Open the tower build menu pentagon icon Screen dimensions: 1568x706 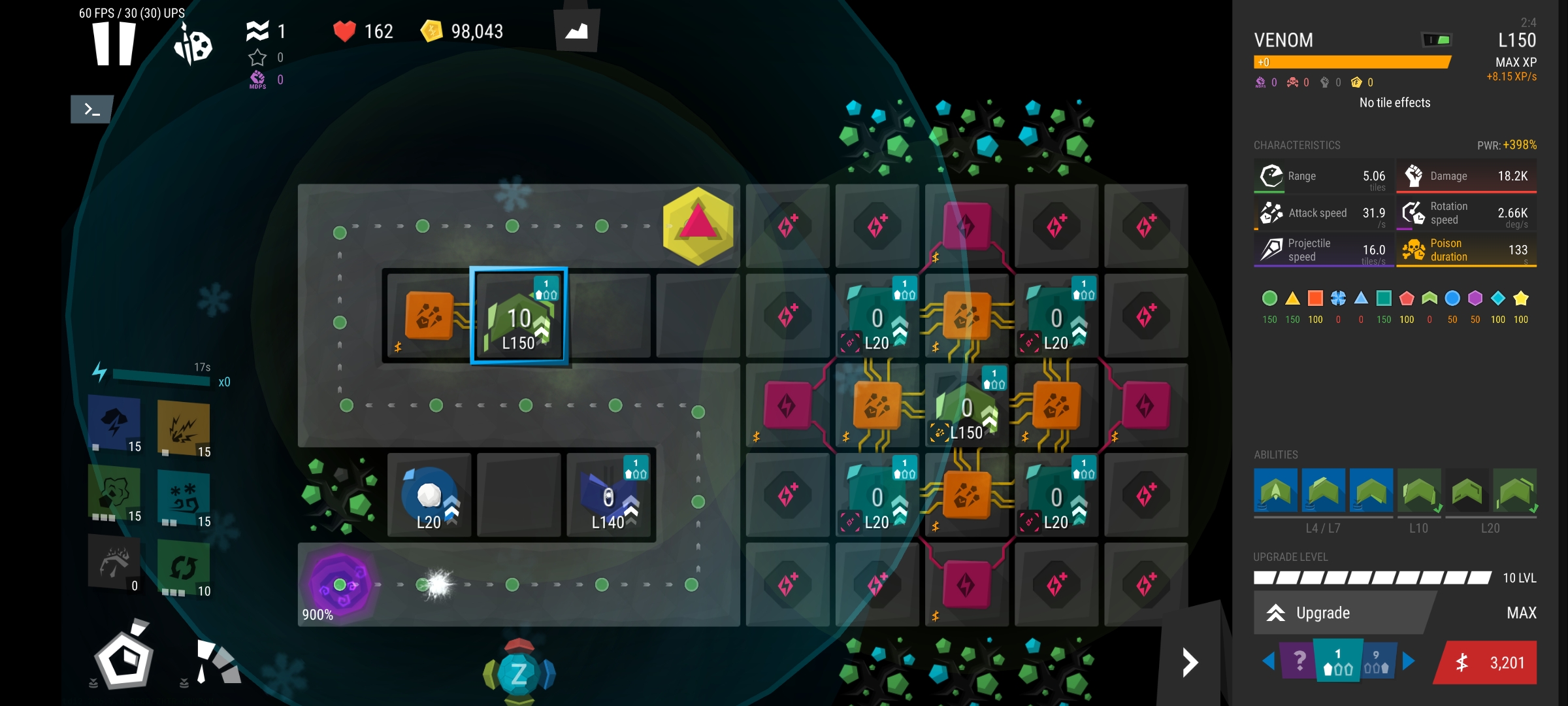pyautogui.click(x=124, y=659)
